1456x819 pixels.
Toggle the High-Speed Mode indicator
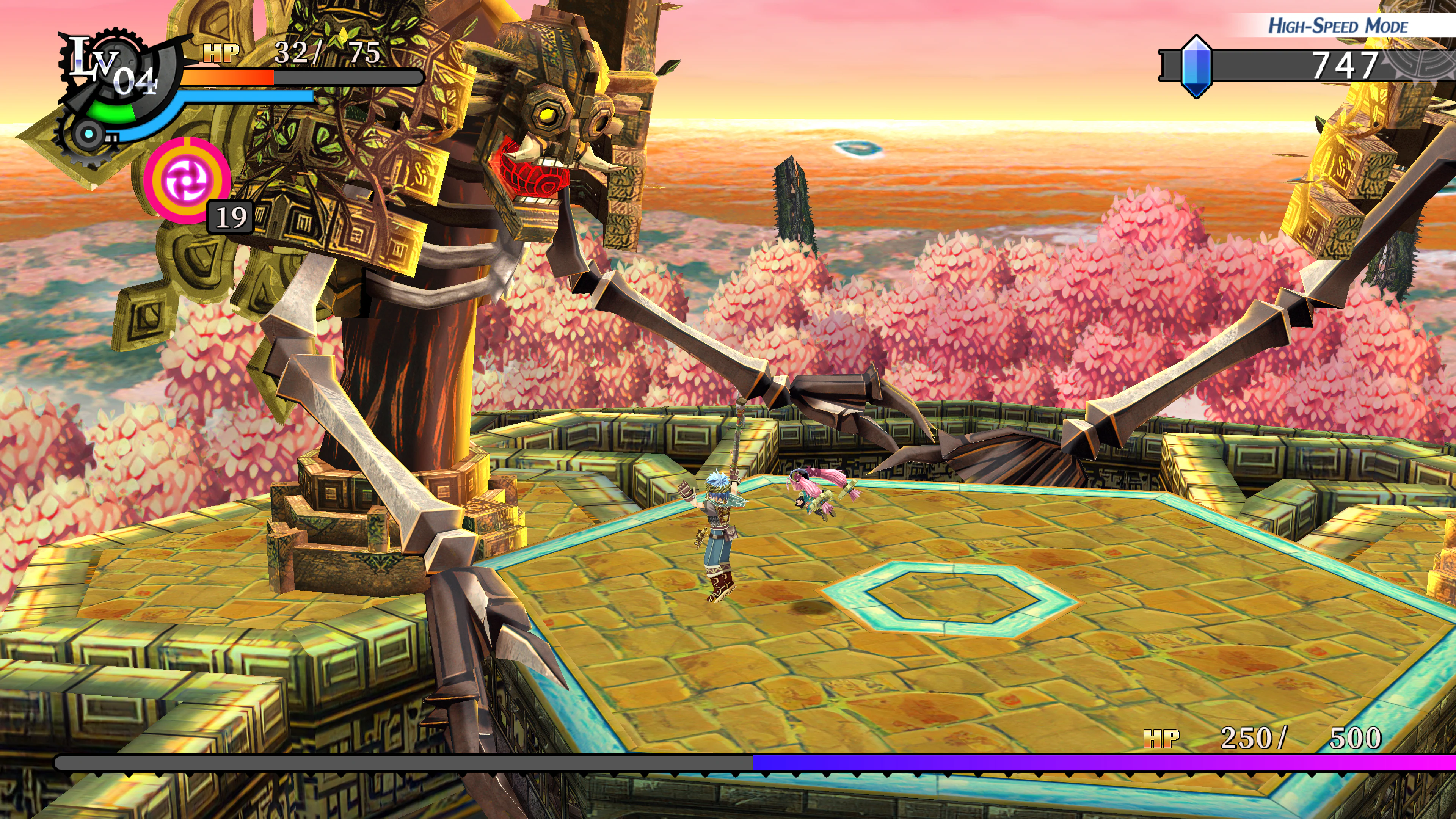[1337, 26]
